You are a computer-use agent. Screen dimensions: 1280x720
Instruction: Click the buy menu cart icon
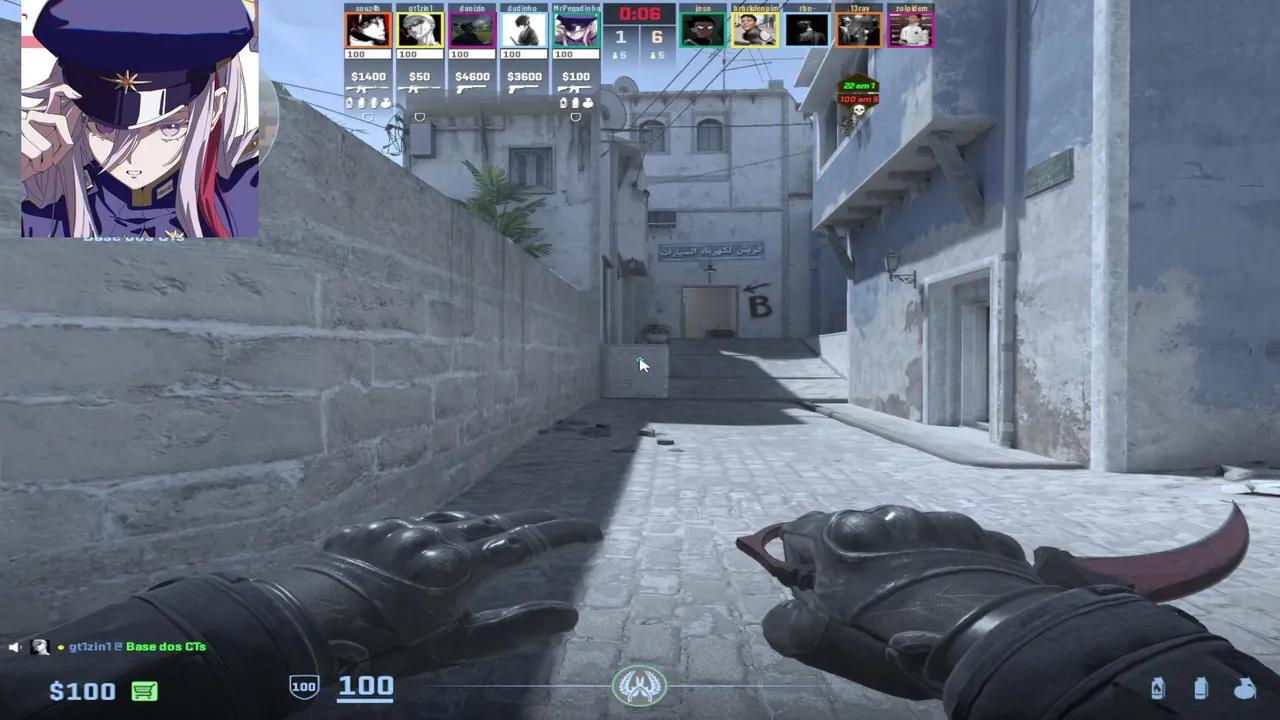point(143,691)
